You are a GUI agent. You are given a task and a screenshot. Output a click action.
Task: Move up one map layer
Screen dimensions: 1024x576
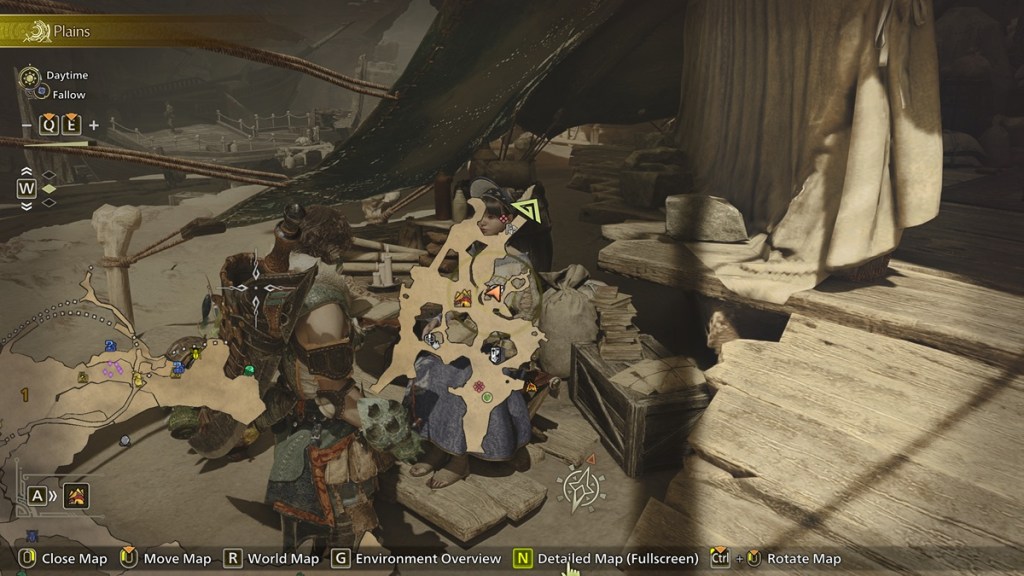coord(26,173)
